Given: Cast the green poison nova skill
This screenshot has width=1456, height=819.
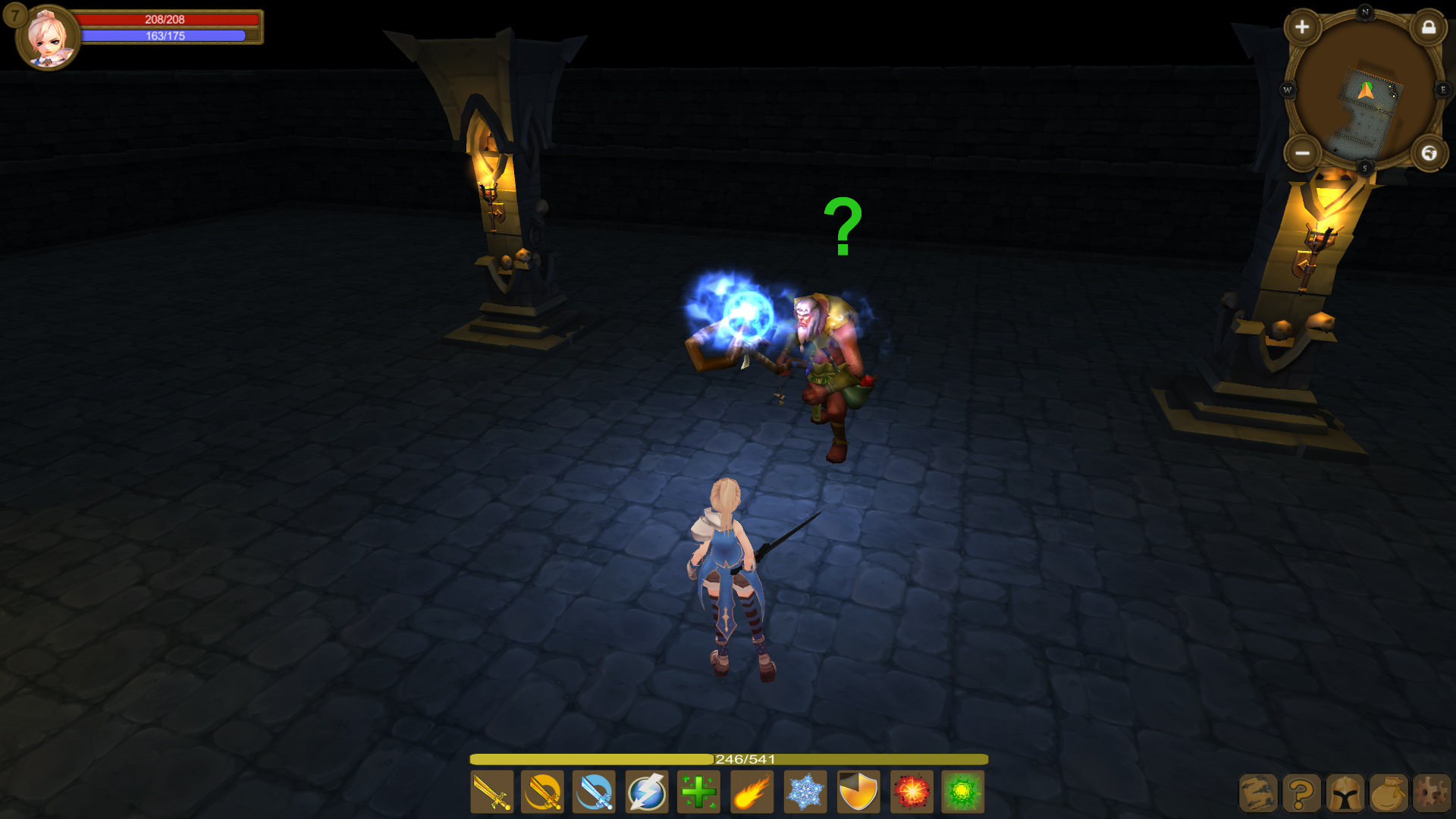Looking at the screenshot, I should pos(962,792).
